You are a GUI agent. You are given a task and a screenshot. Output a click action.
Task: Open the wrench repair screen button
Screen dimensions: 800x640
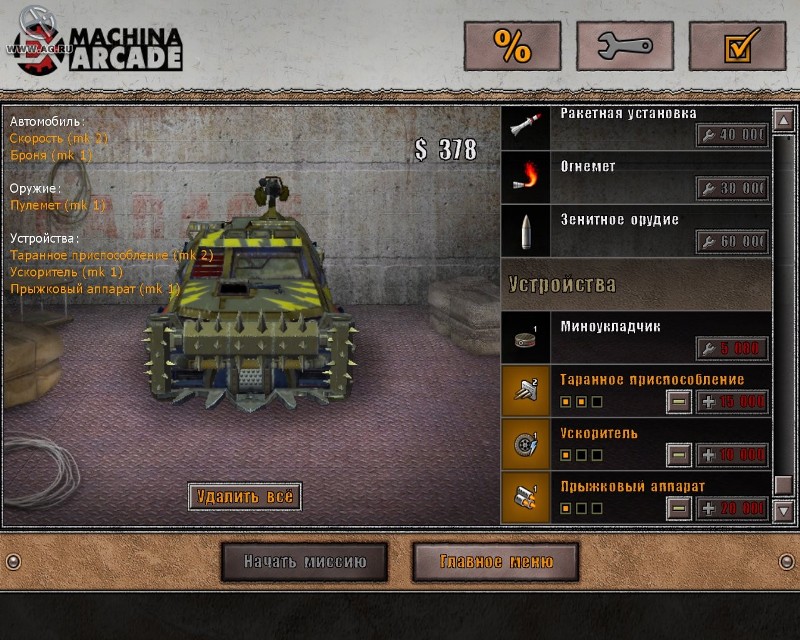pos(625,46)
